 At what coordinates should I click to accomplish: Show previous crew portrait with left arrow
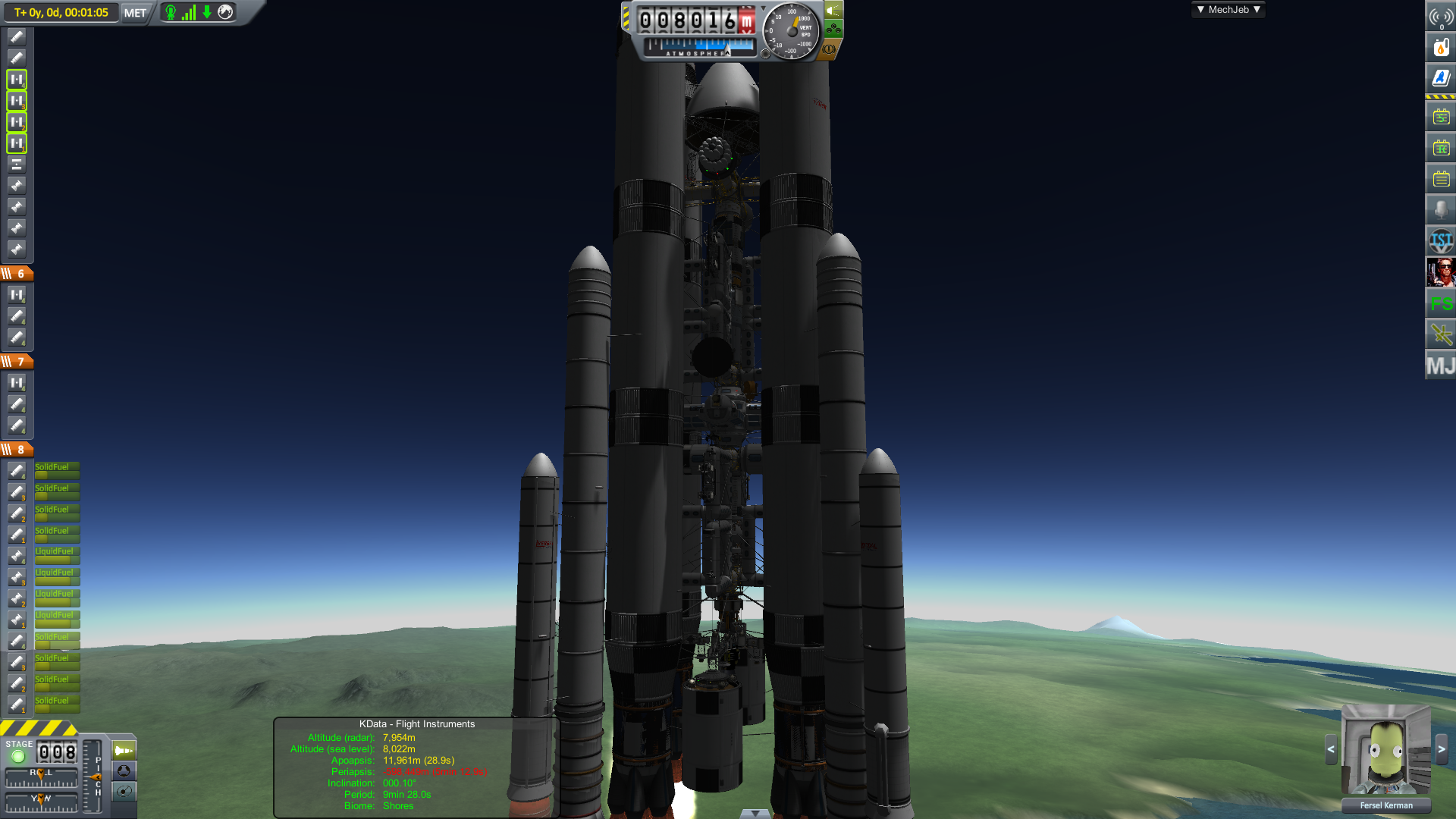1331,749
